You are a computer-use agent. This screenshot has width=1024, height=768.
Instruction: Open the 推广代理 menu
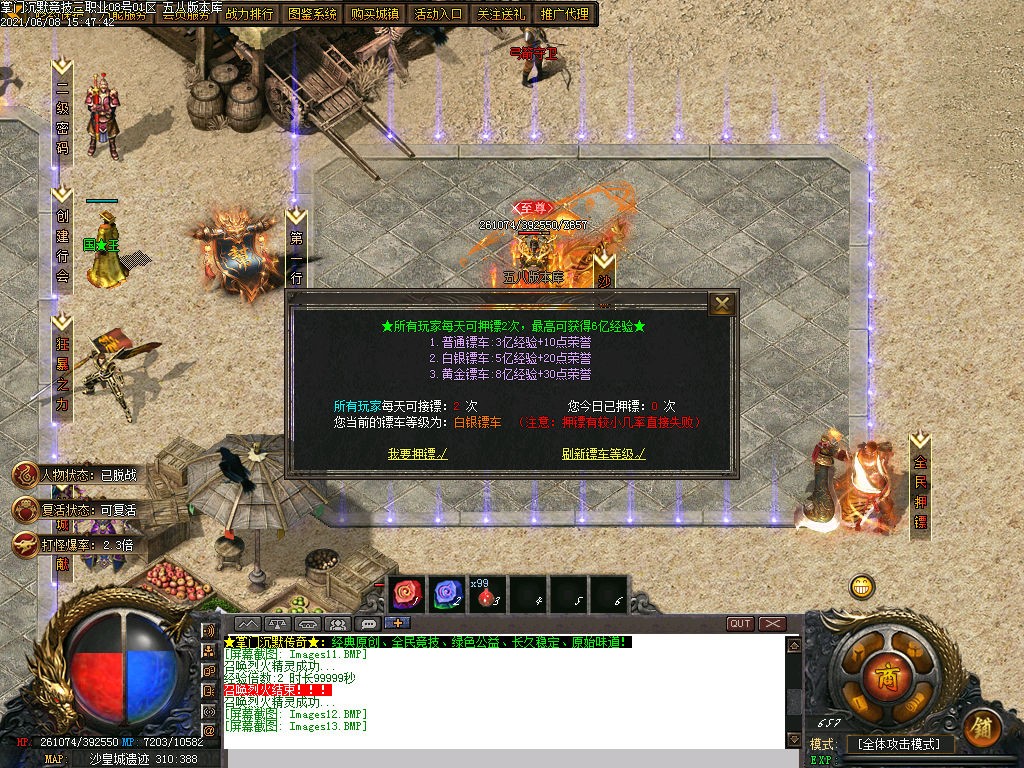pyautogui.click(x=564, y=14)
